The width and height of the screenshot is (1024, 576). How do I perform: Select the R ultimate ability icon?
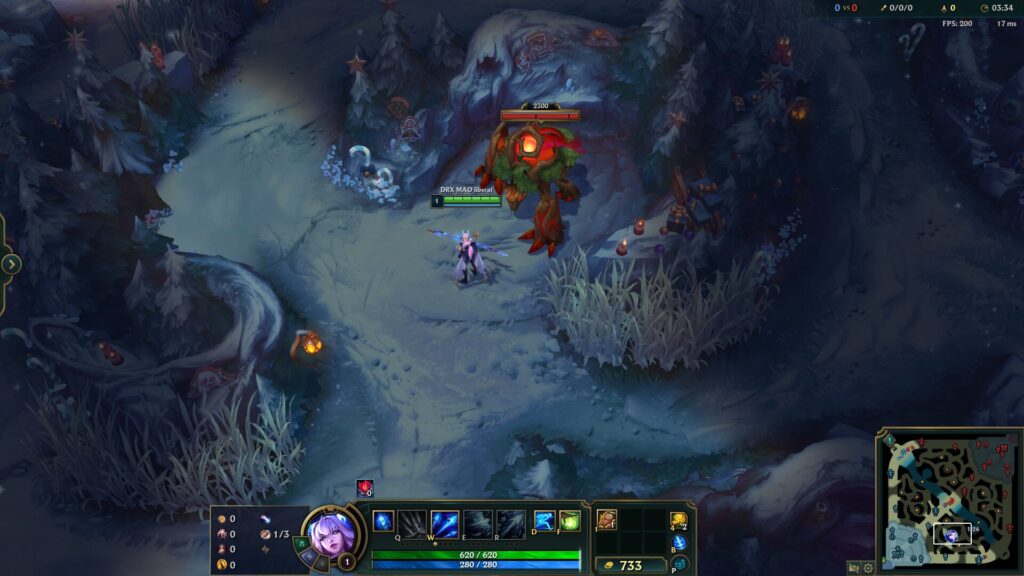click(x=511, y=523)
